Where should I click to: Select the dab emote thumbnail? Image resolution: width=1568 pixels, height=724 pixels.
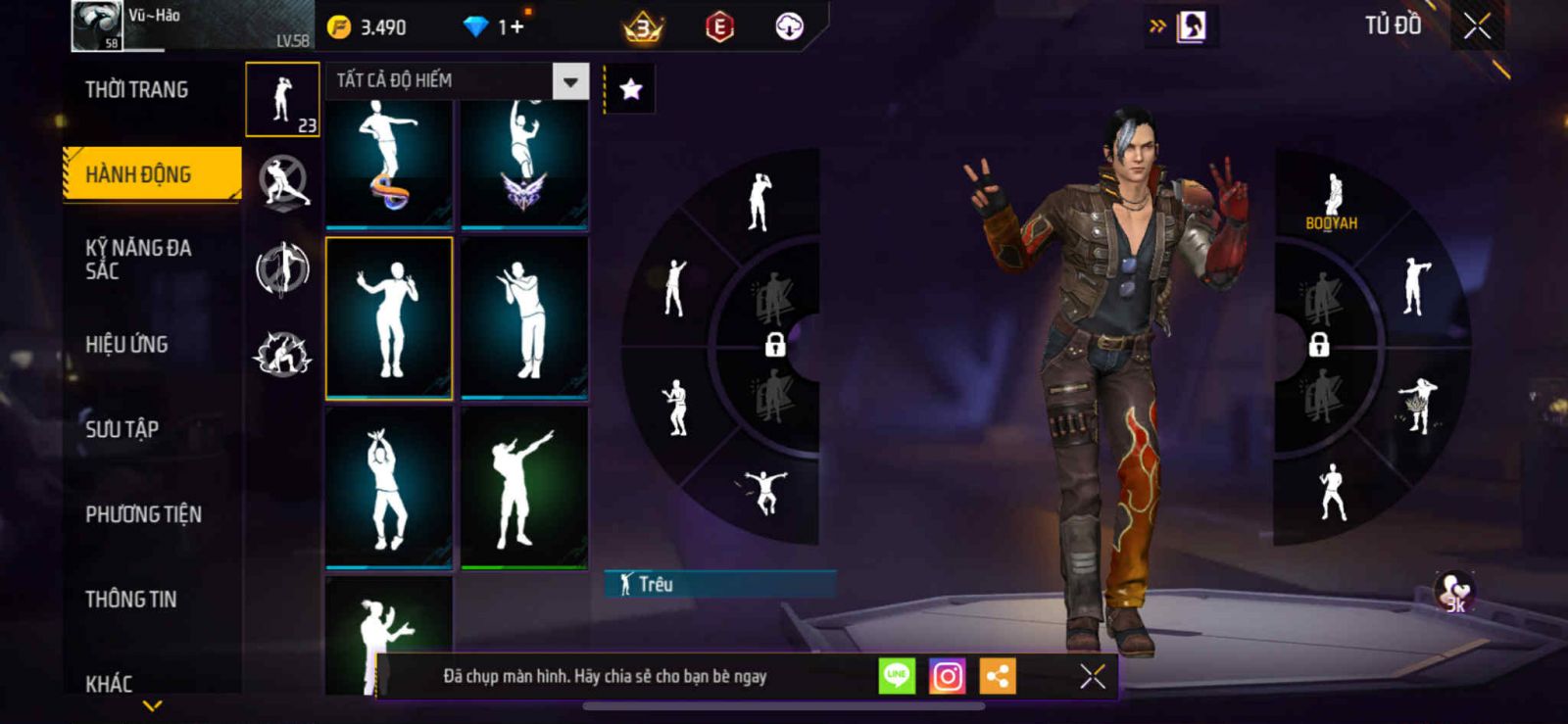coord(524,488)
